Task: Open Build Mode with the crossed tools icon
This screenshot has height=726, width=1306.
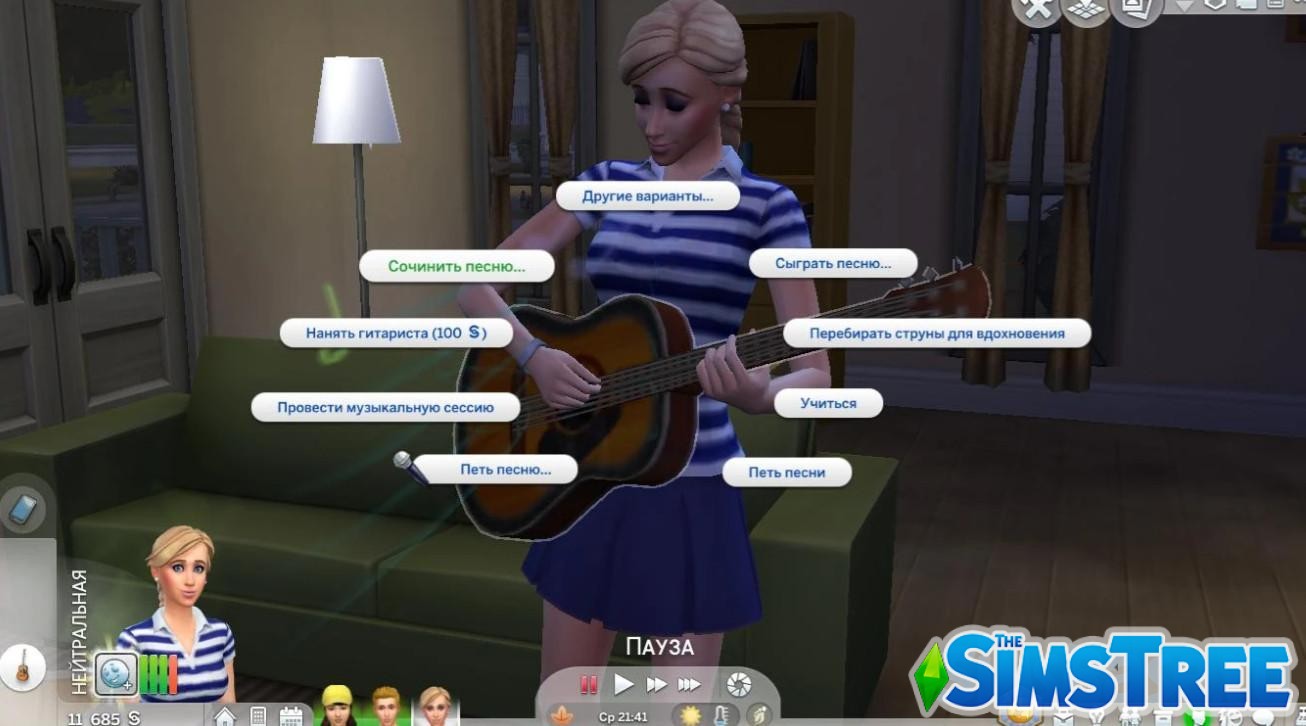Action: (x=1037, y=10)
